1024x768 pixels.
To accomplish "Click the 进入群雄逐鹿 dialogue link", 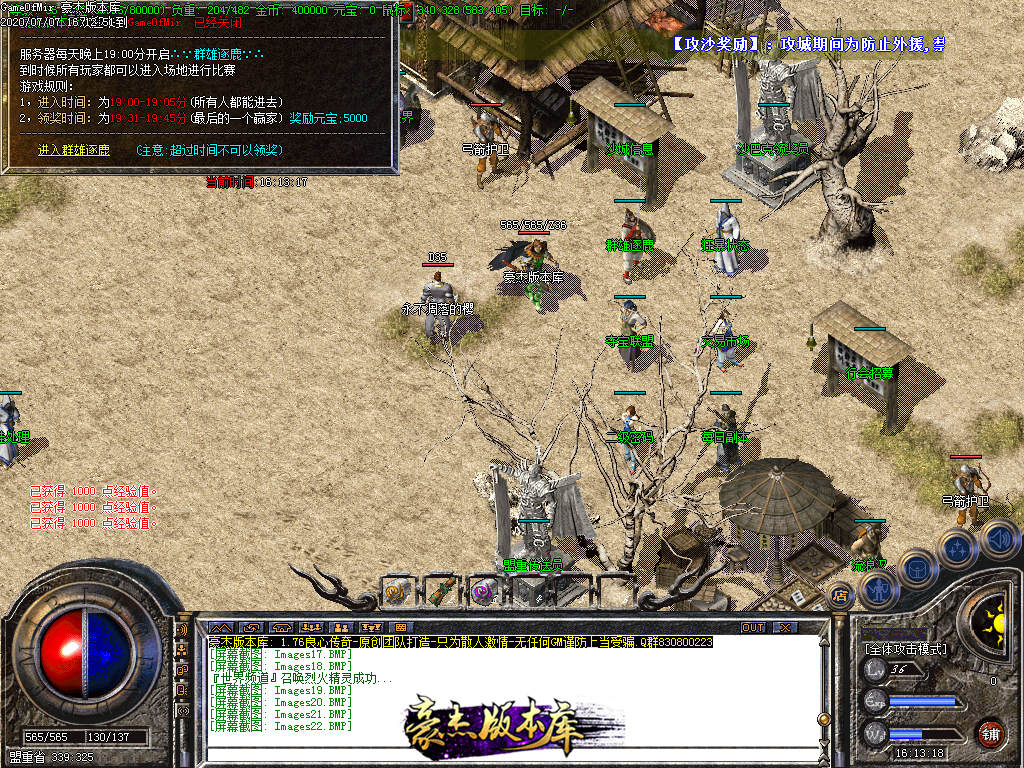I will click(74, 150).
